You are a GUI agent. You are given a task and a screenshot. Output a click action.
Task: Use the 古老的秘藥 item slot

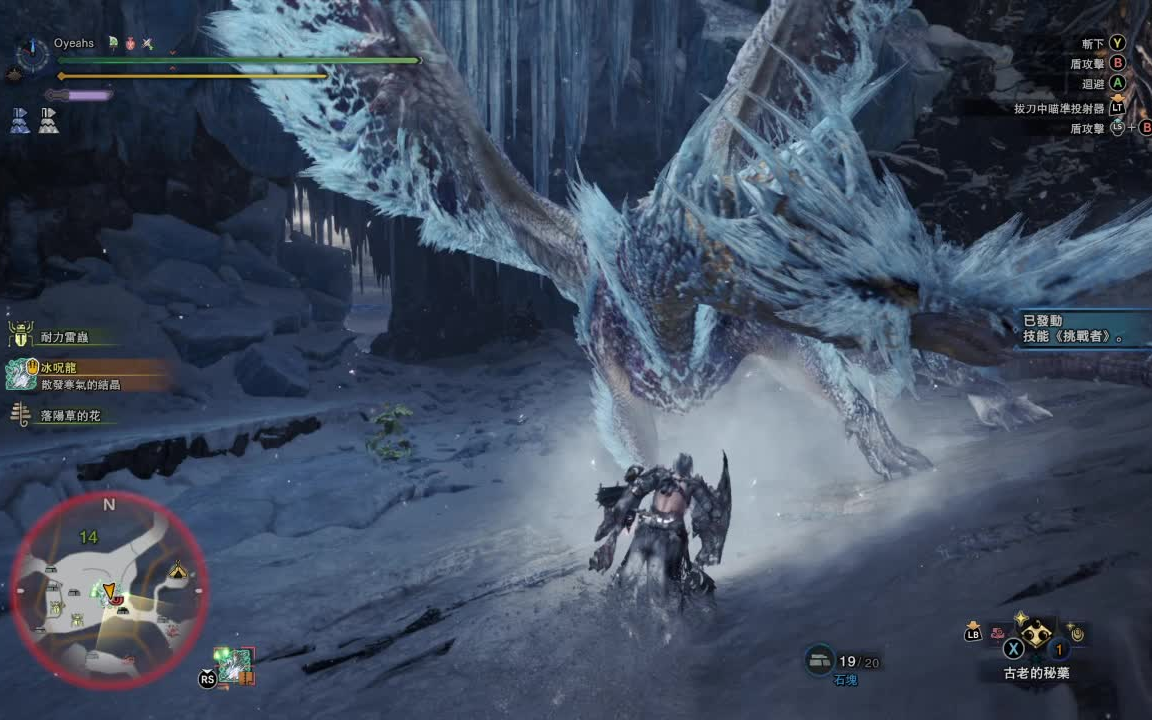1037,632
